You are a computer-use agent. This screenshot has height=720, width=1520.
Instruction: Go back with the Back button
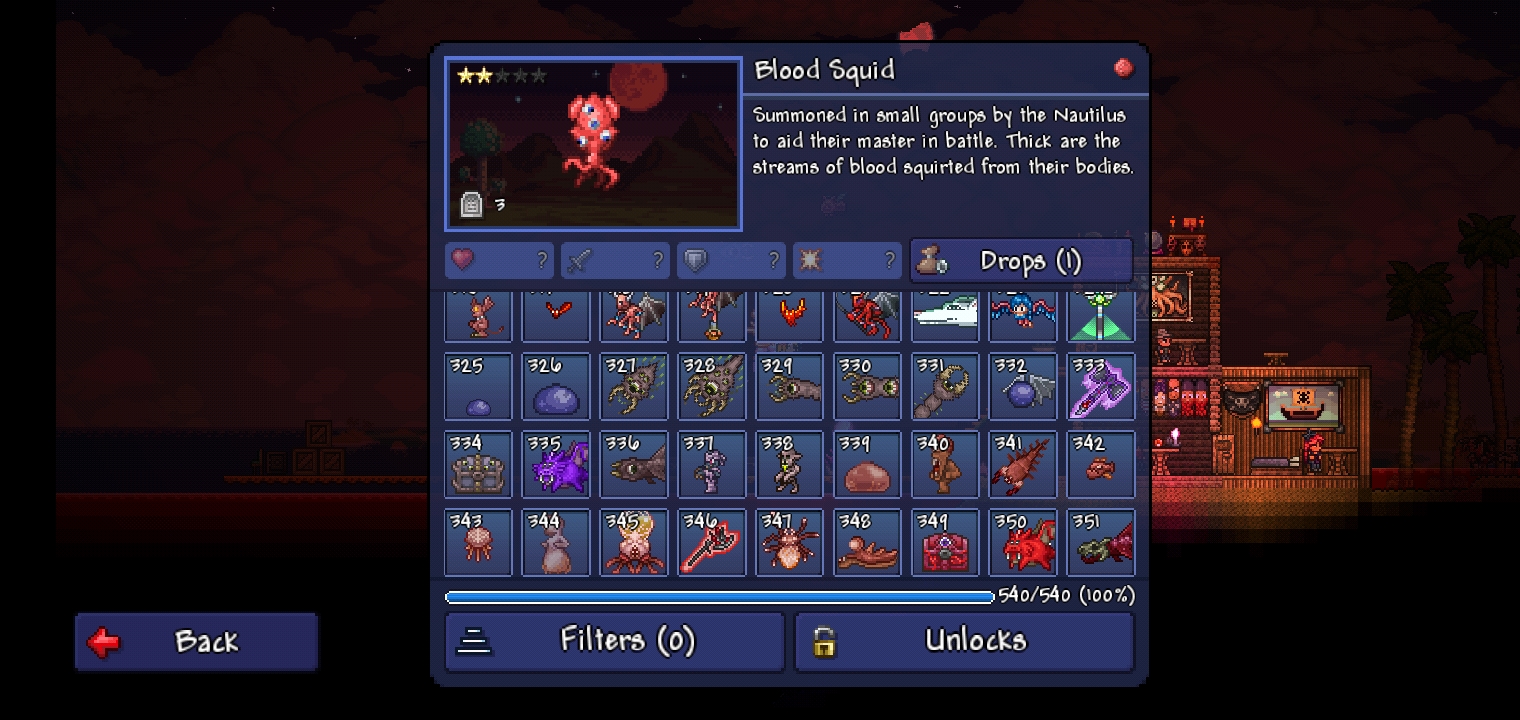(x=196, y=641)
